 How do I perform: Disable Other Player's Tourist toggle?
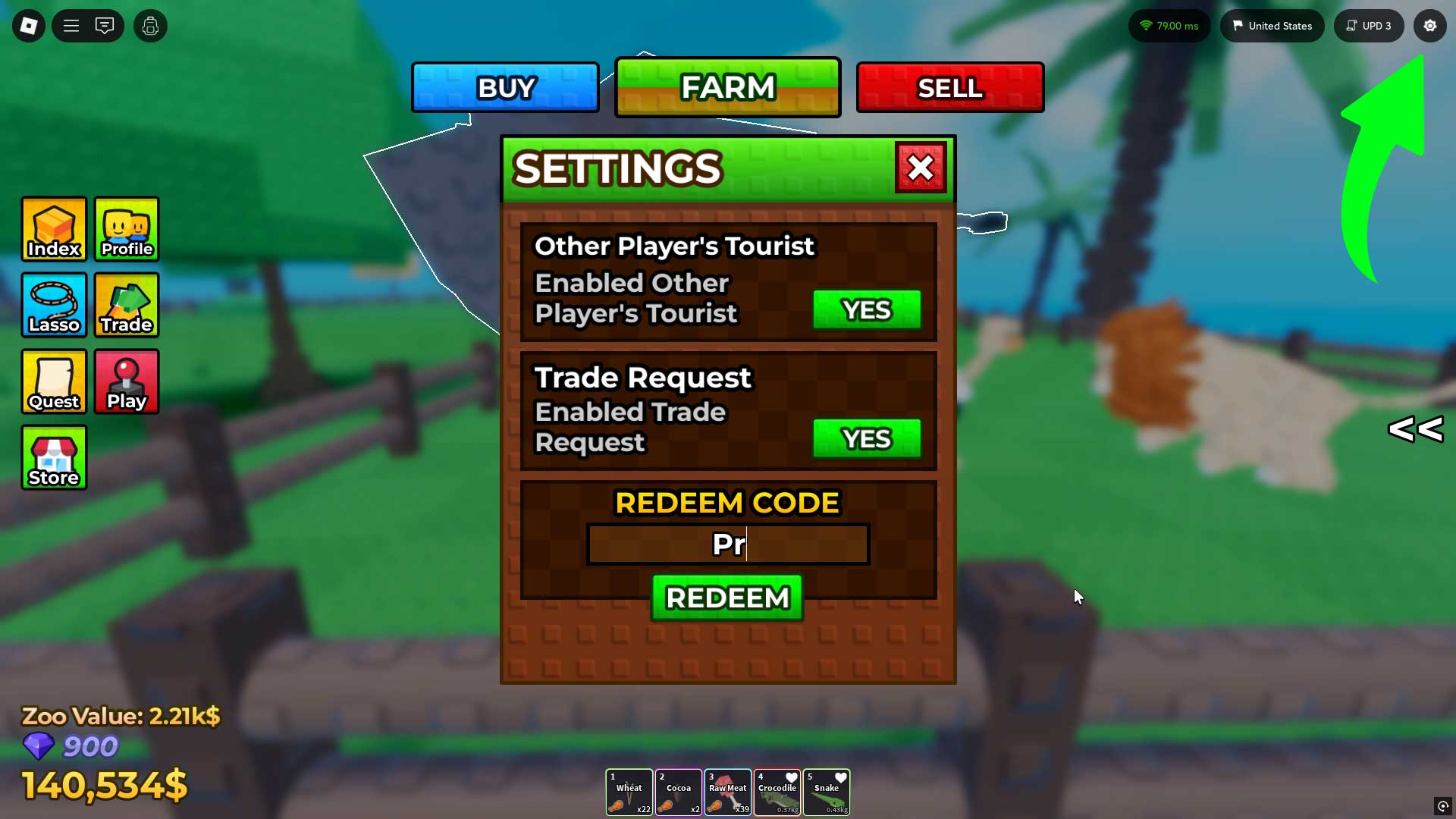867,309
